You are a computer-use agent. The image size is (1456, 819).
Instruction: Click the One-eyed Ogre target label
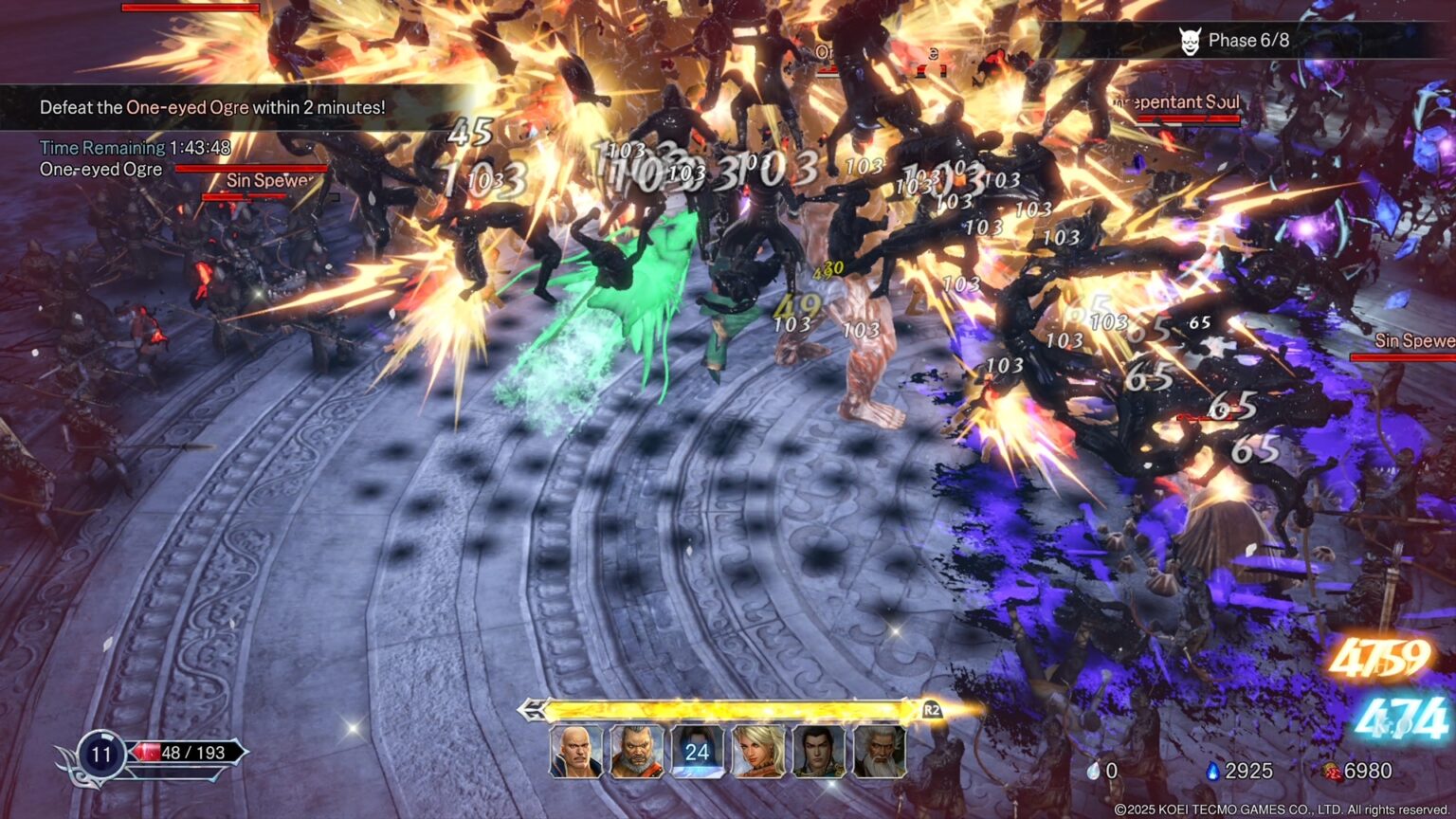pos(100,169)
